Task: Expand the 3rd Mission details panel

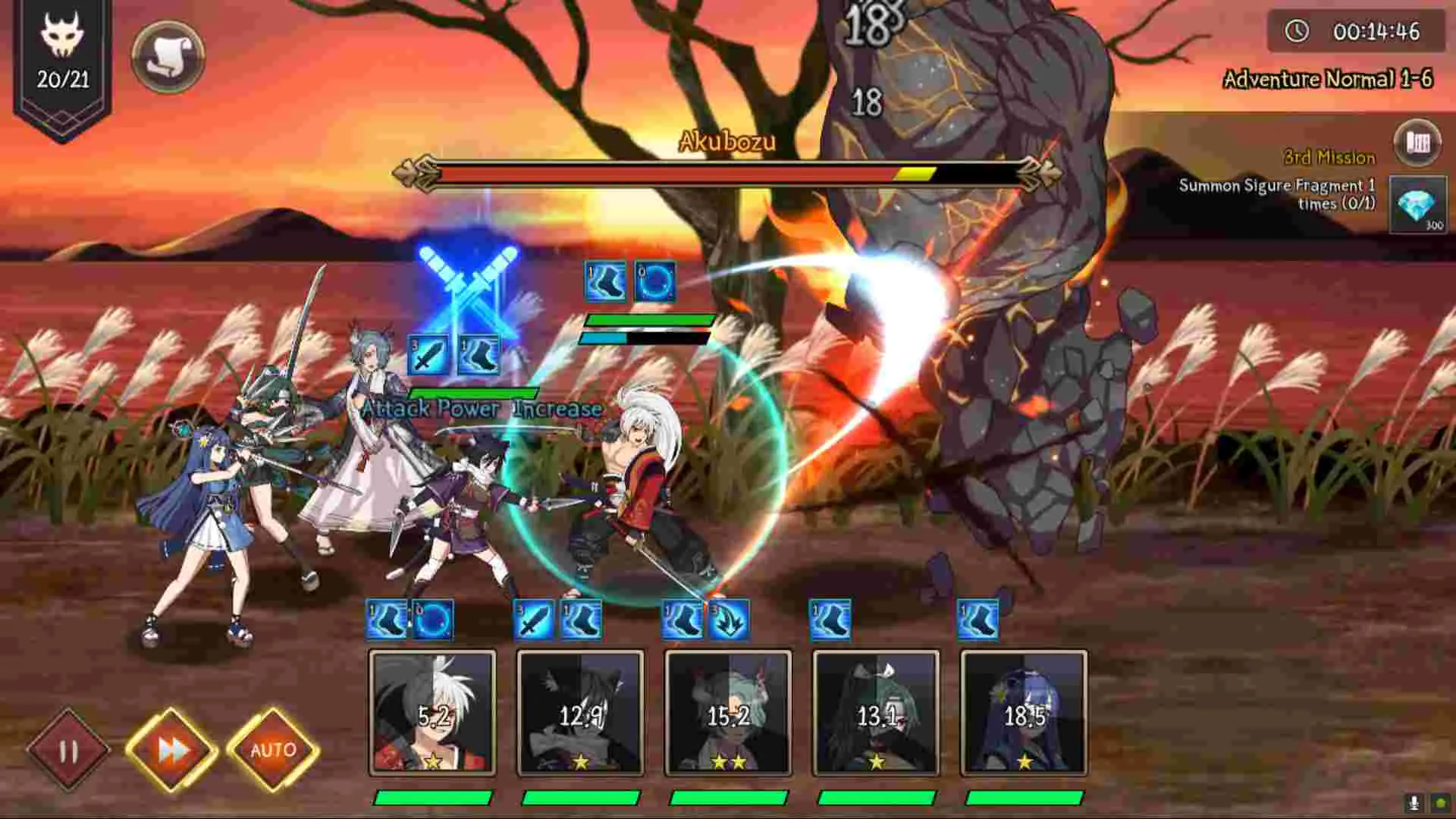Action: 1329,158
